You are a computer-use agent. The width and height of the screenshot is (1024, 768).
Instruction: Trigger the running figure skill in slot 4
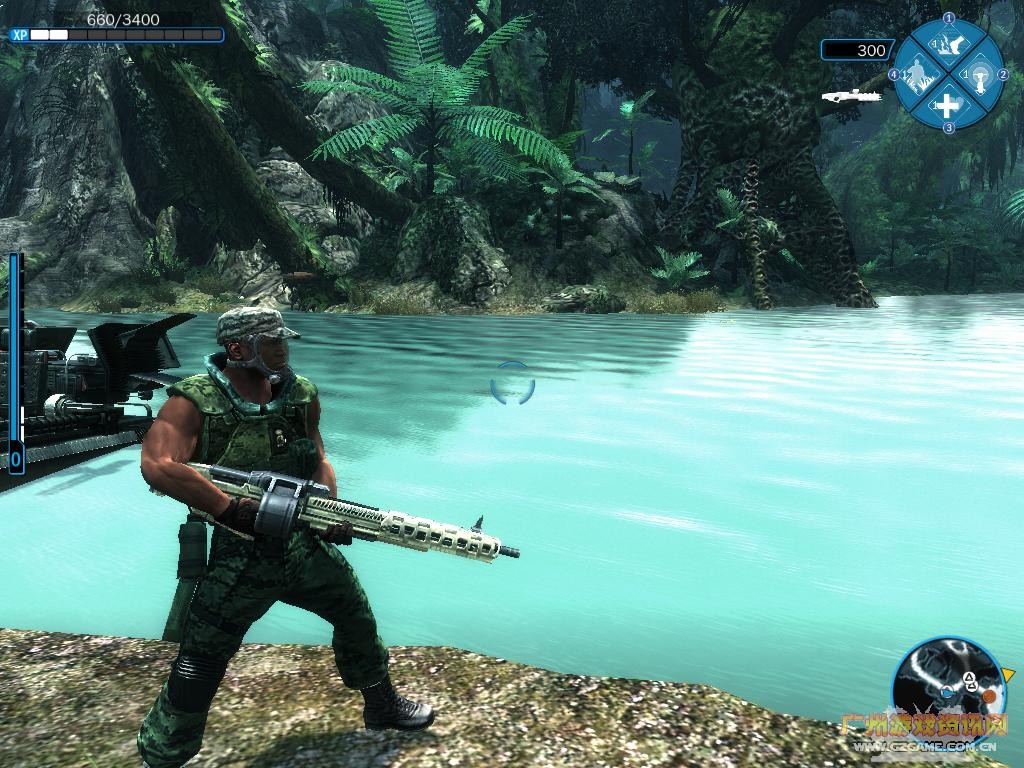coord(918,74)
